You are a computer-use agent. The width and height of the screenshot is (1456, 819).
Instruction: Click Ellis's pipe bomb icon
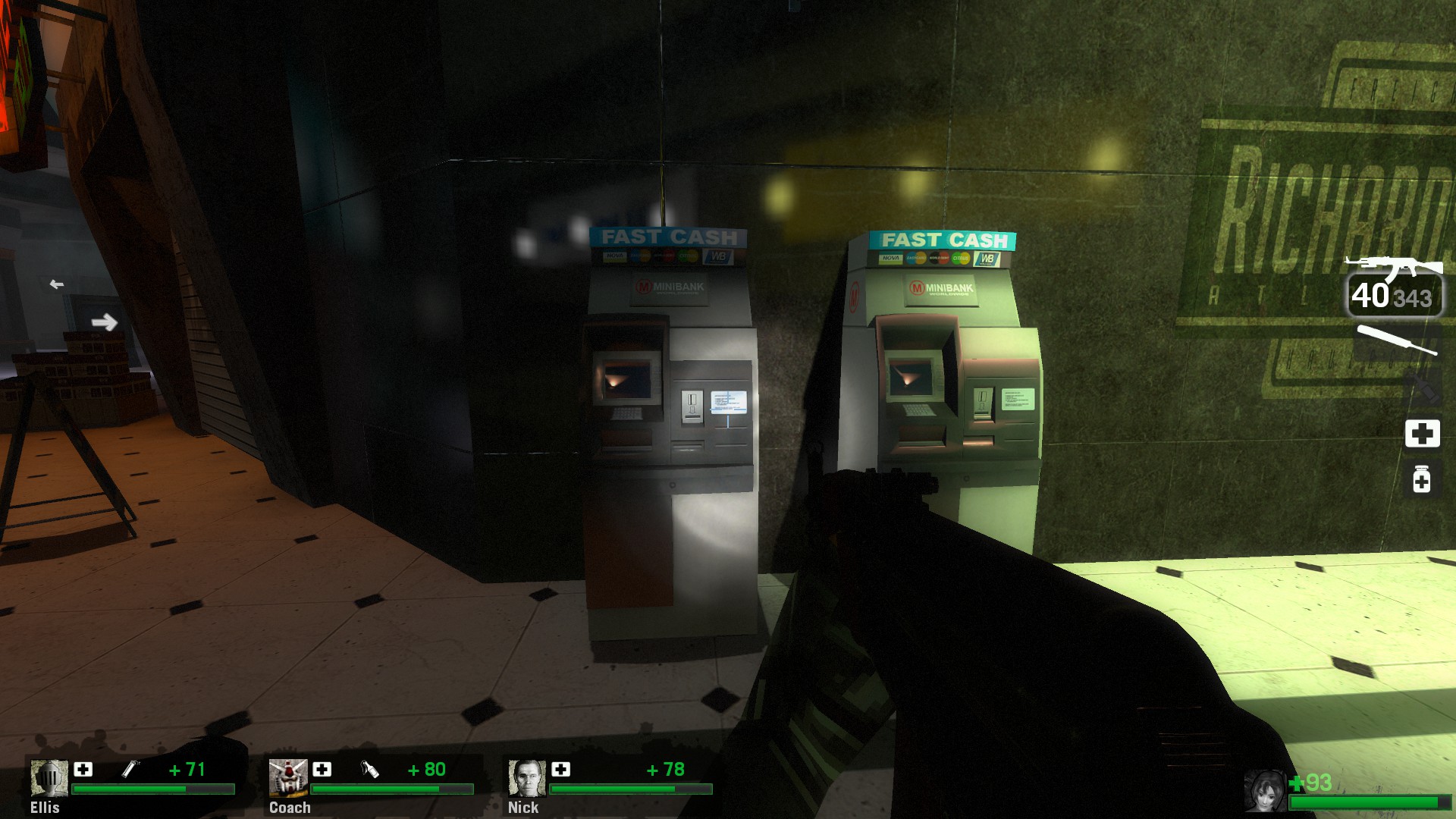[x=130, y=770]
